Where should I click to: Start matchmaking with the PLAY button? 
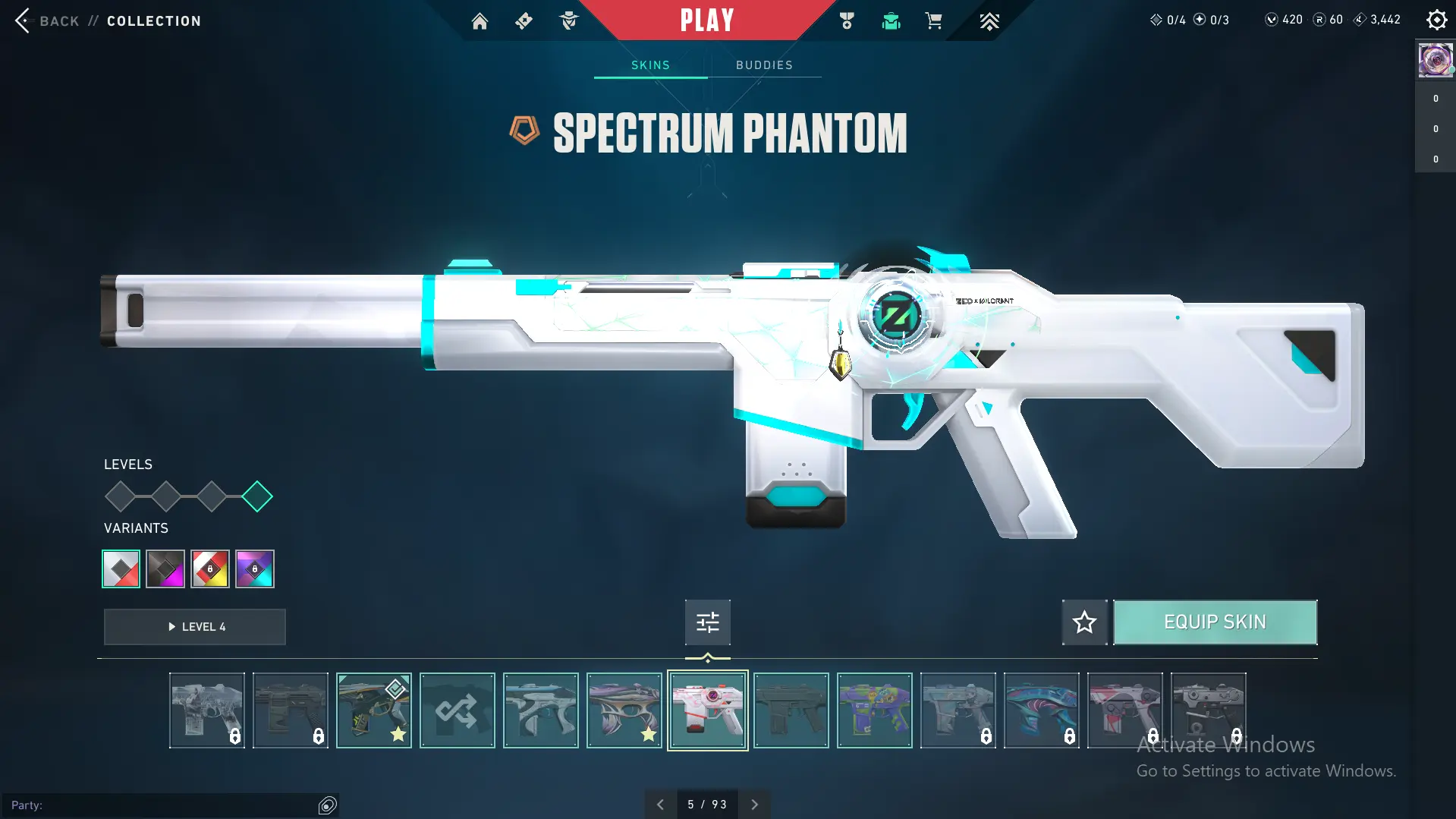pos(707,20)
